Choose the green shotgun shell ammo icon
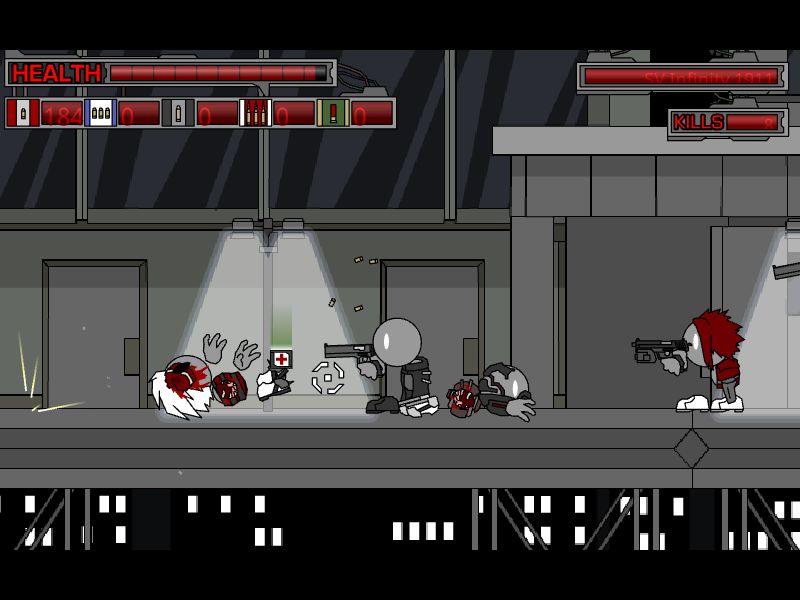The image size is (800, 600). 333,114
